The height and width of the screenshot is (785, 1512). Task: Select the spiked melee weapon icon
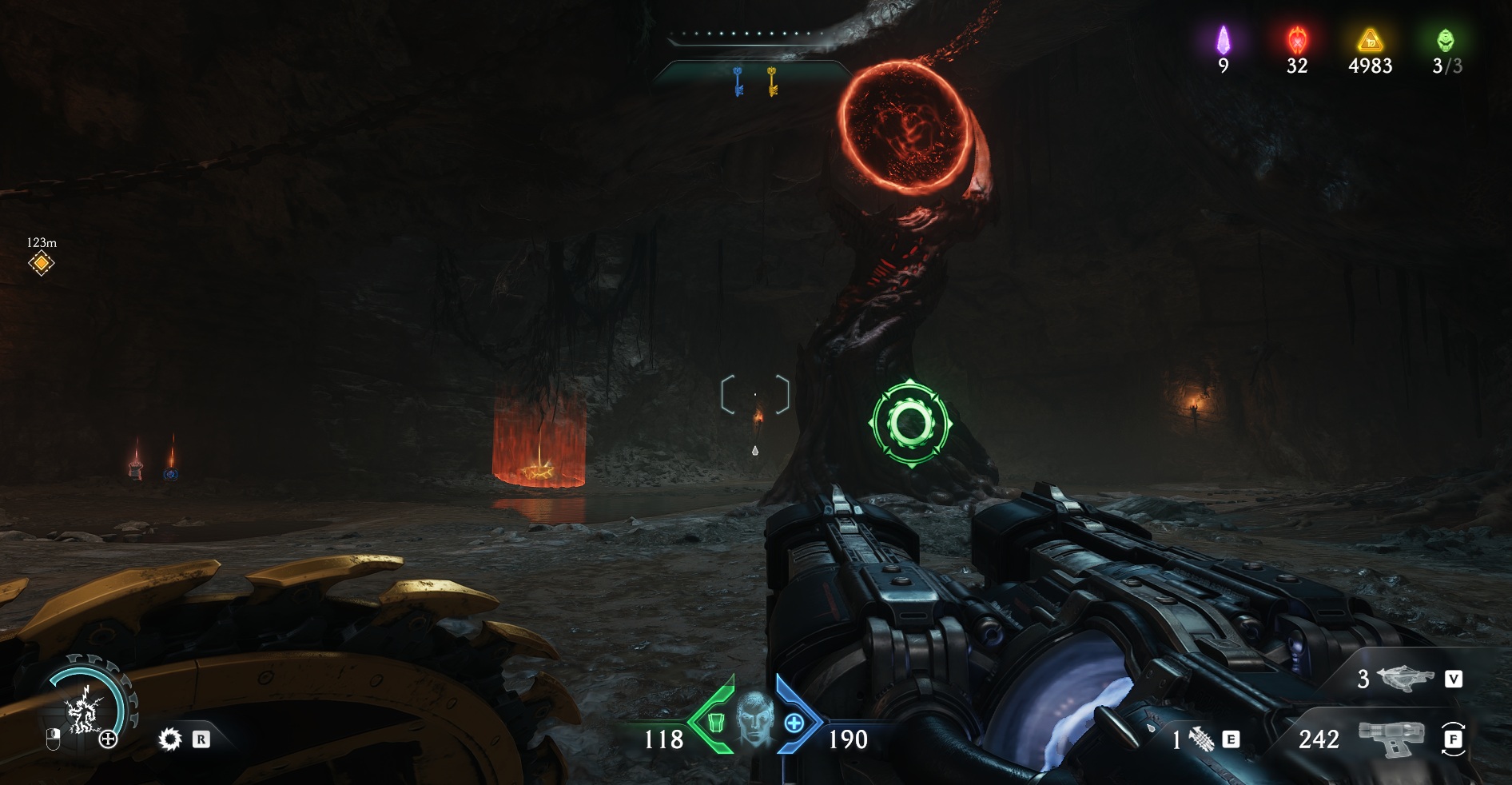tap(1201, 739)
